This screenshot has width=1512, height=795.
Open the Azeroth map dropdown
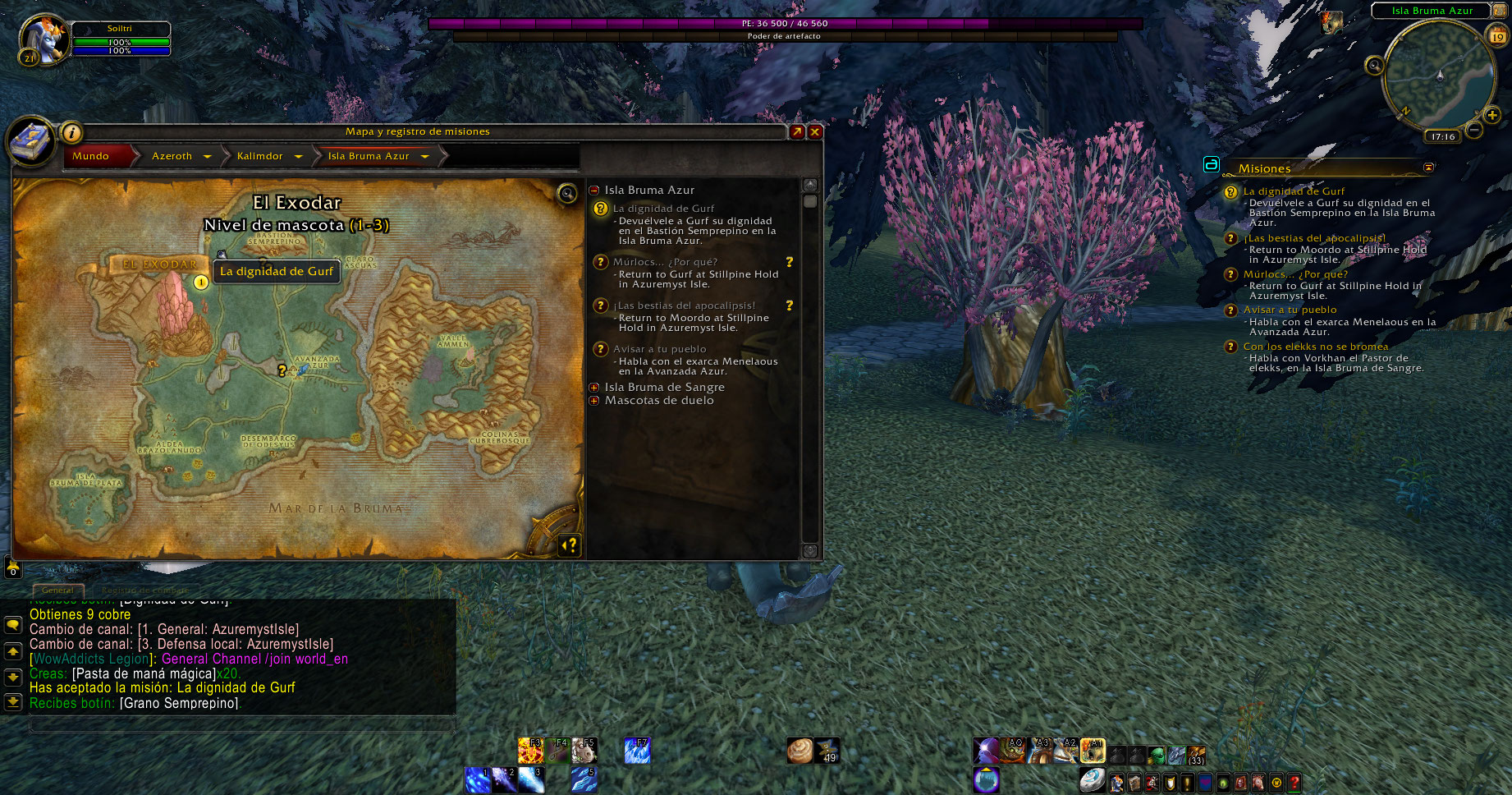tap(207, 156)
